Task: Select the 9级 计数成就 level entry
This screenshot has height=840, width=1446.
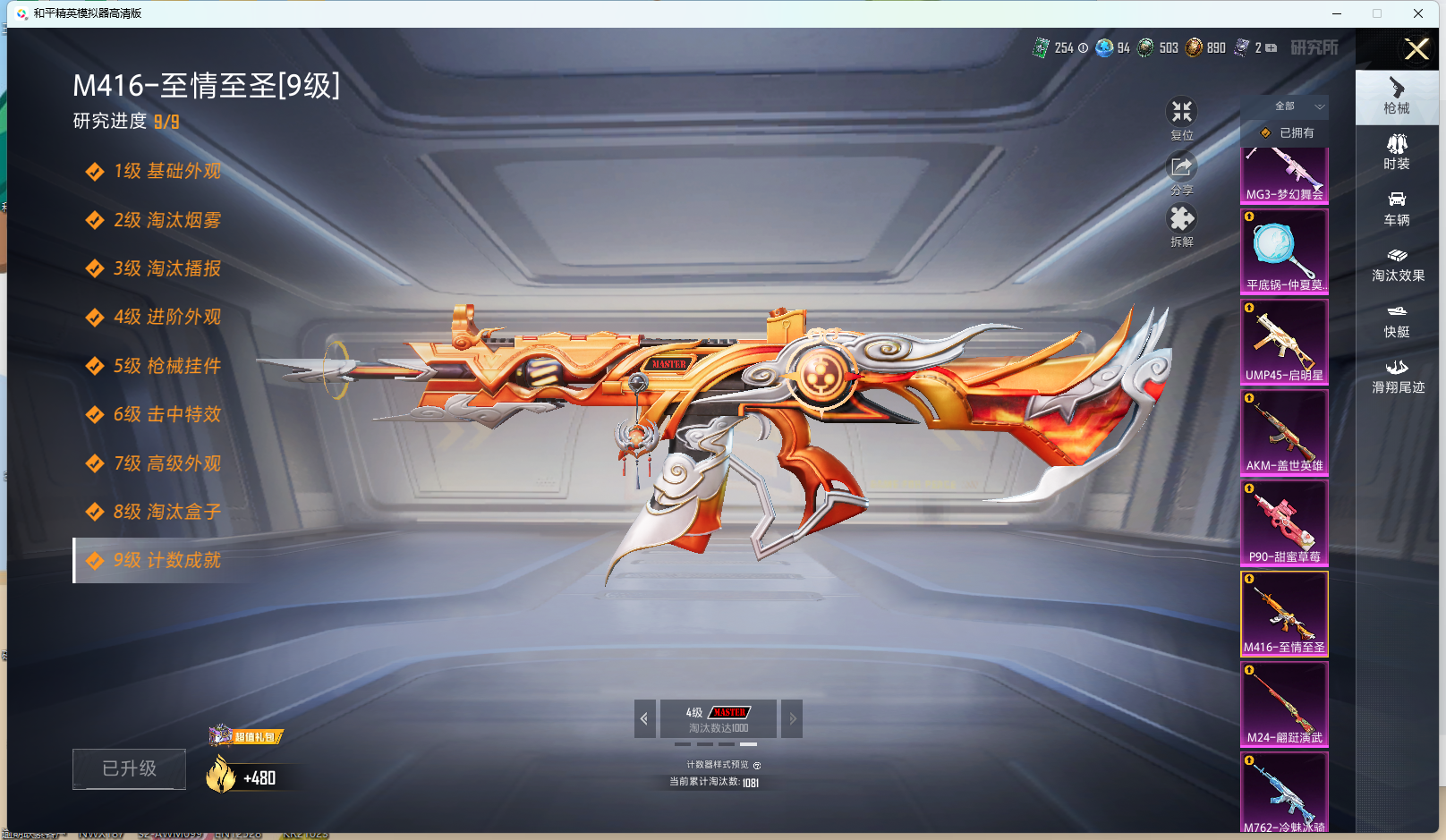Action: tap(166, 561)
